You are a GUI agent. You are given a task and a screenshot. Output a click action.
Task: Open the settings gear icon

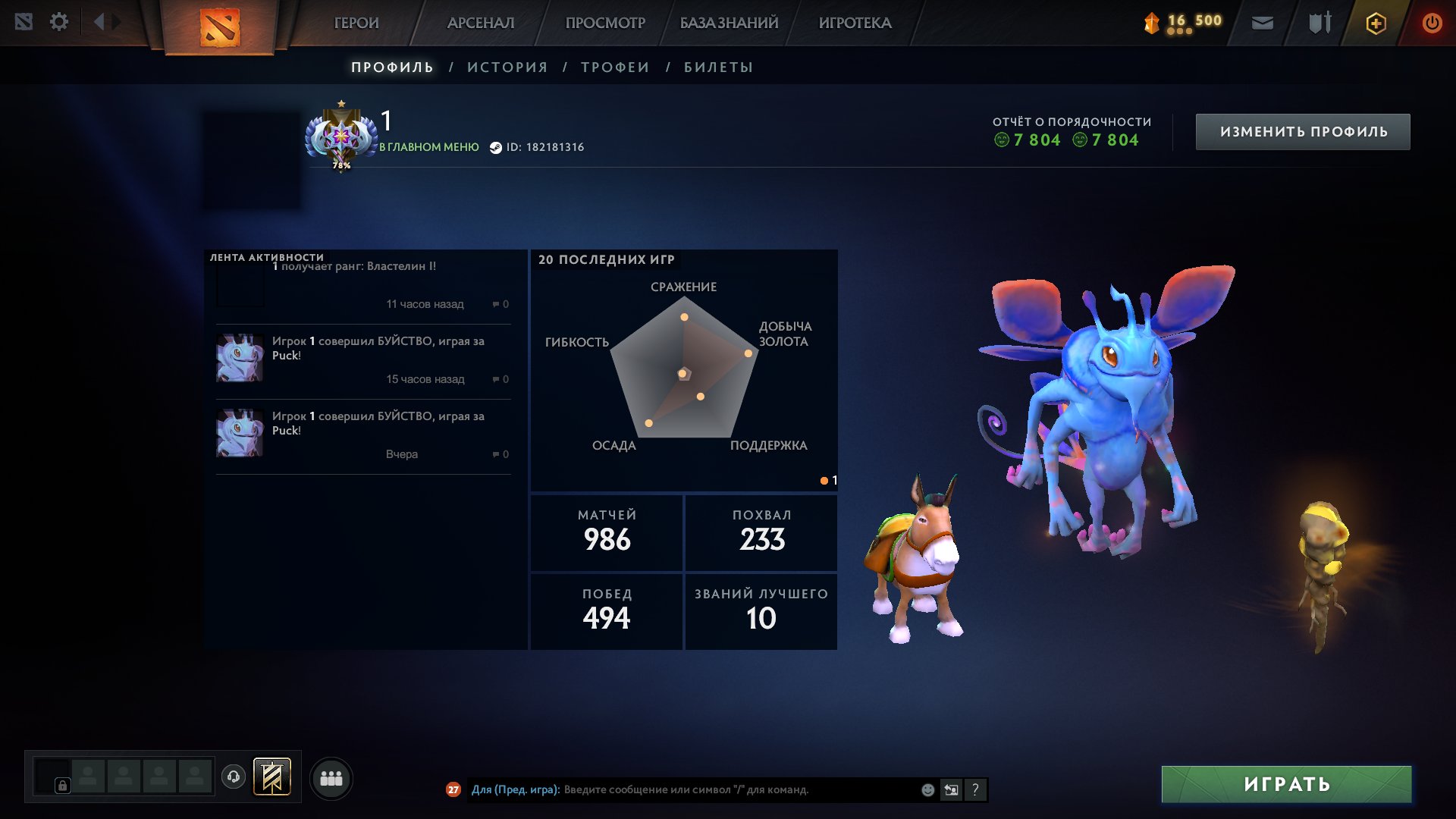pyautogui.click(x=59, y=21)
